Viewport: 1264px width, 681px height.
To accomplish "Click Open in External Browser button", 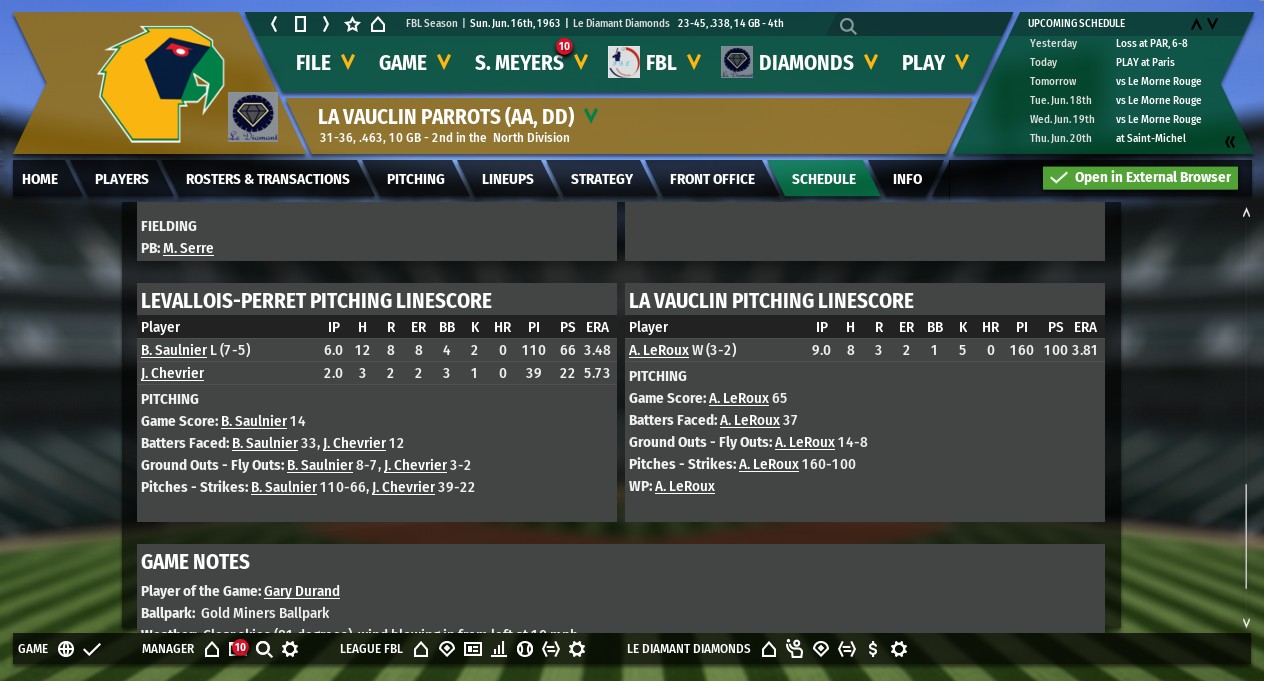I will click(1140, 178).
